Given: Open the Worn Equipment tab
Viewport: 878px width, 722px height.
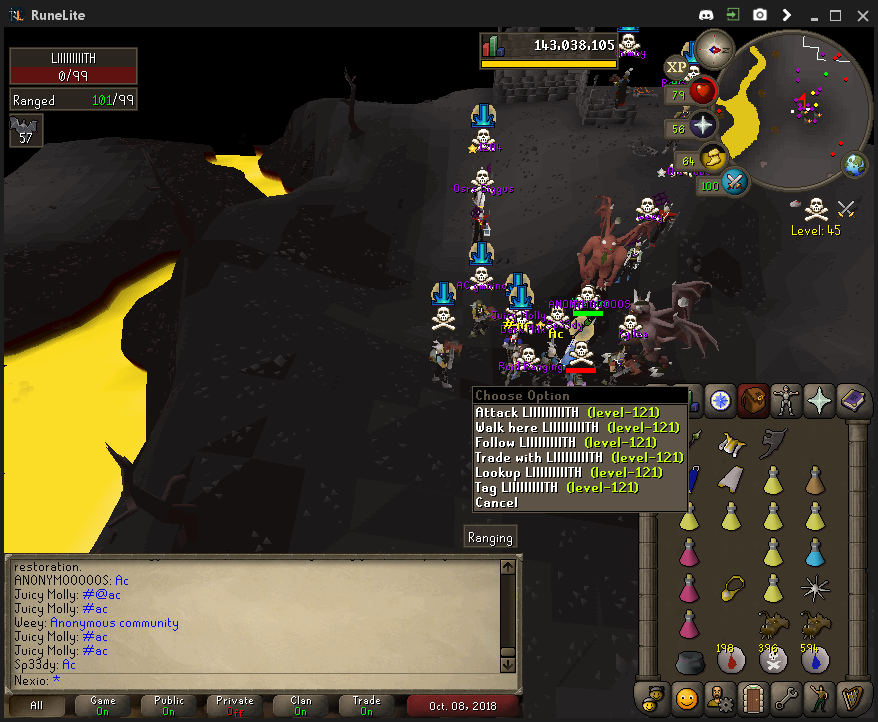Looking at the screenshot, I should (x=787, y=401).
